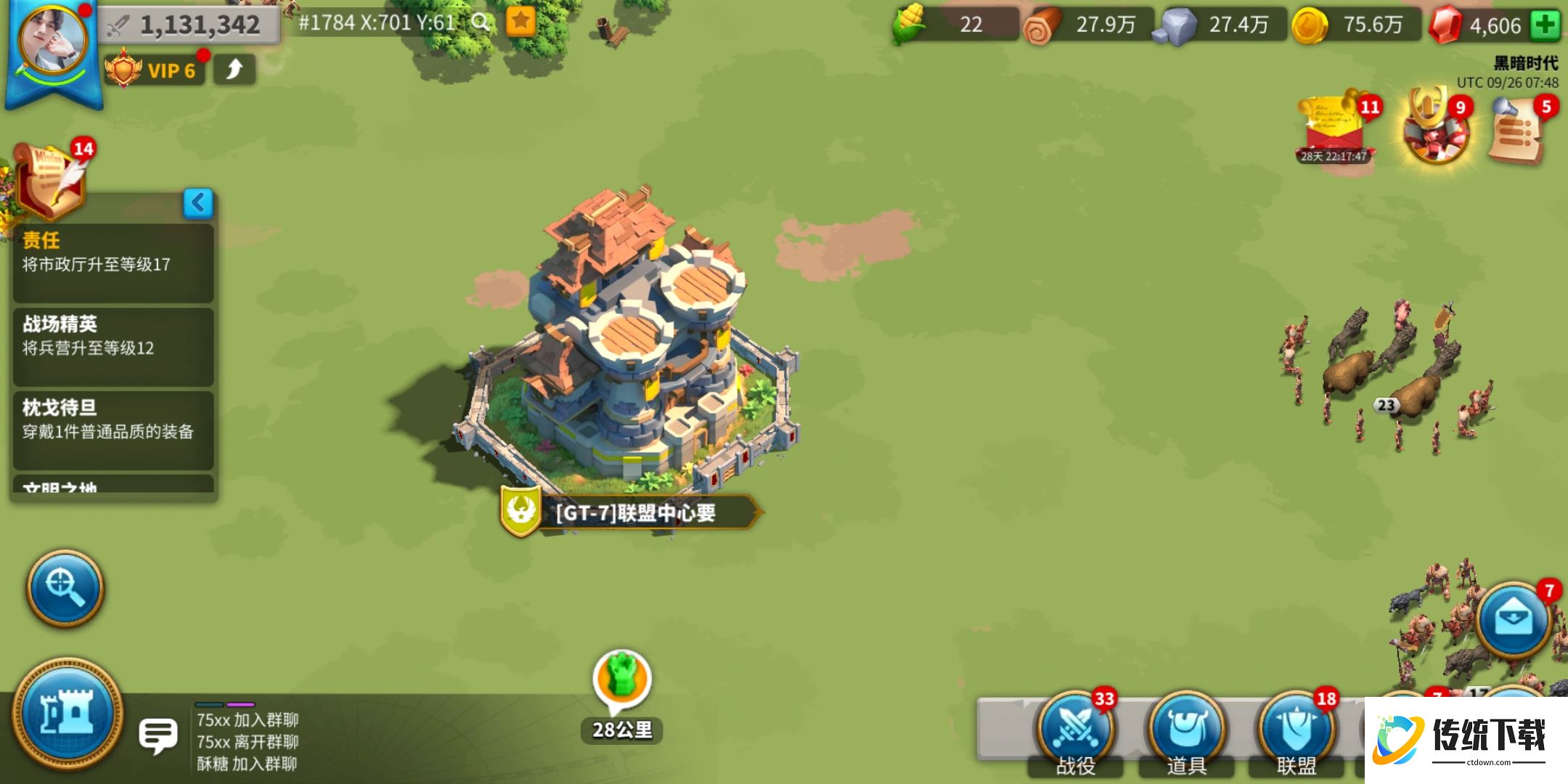Open the map search magnifier button
The width and height of the screenshot is (1568, 784).
click(x=65, y=587)
